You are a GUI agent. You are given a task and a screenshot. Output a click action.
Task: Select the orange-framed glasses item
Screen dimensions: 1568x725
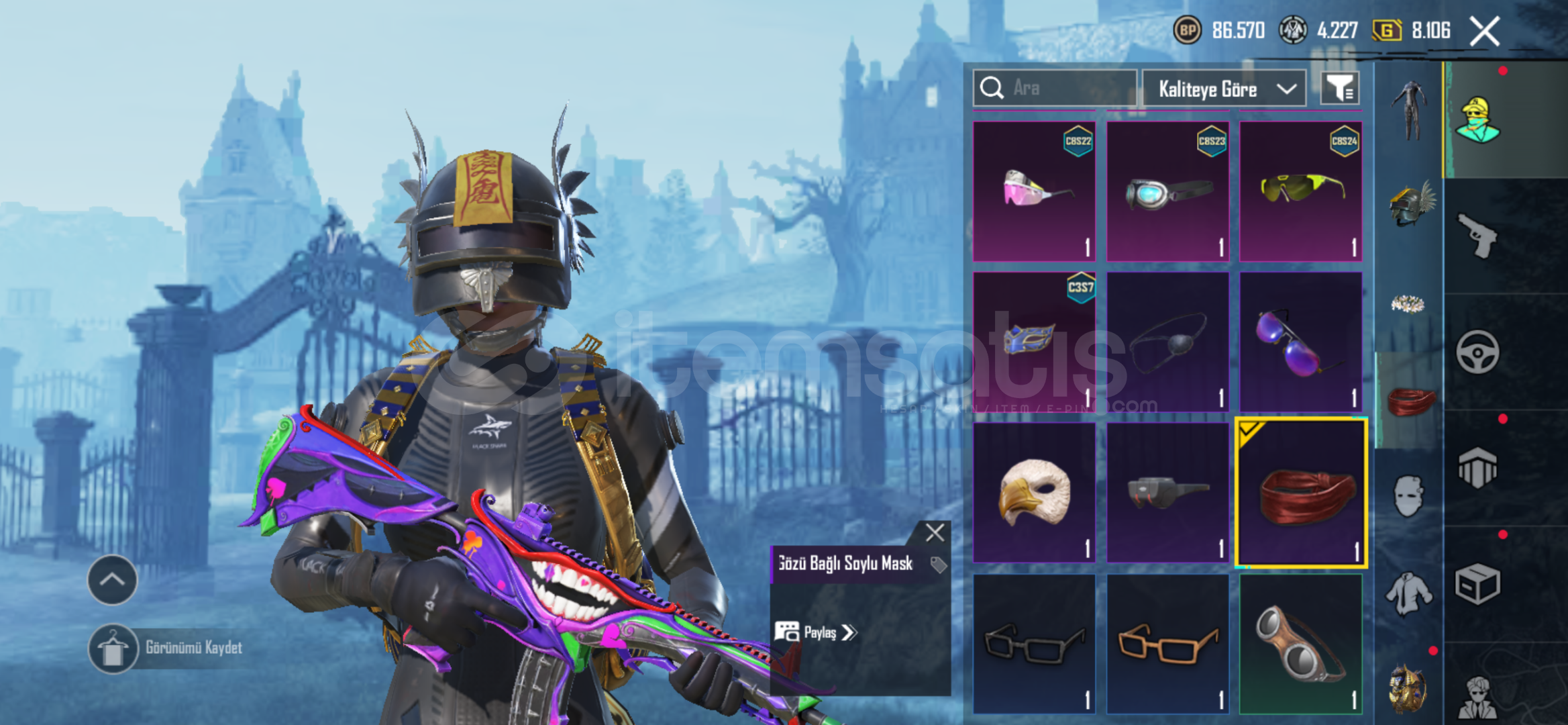tap(1167, 643)
